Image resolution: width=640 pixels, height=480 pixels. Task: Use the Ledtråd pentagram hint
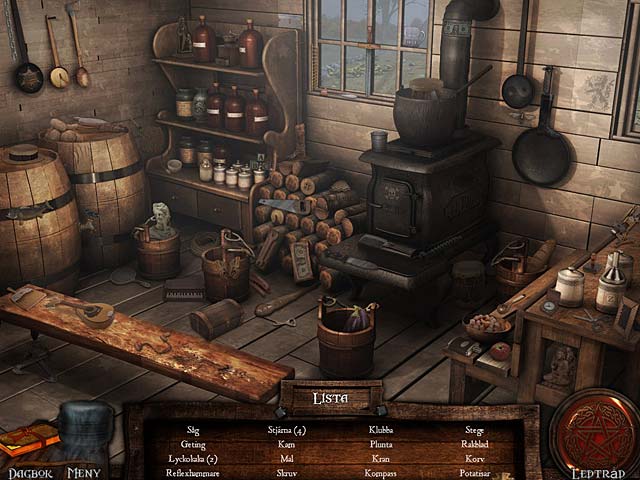(x=596, y=432)
